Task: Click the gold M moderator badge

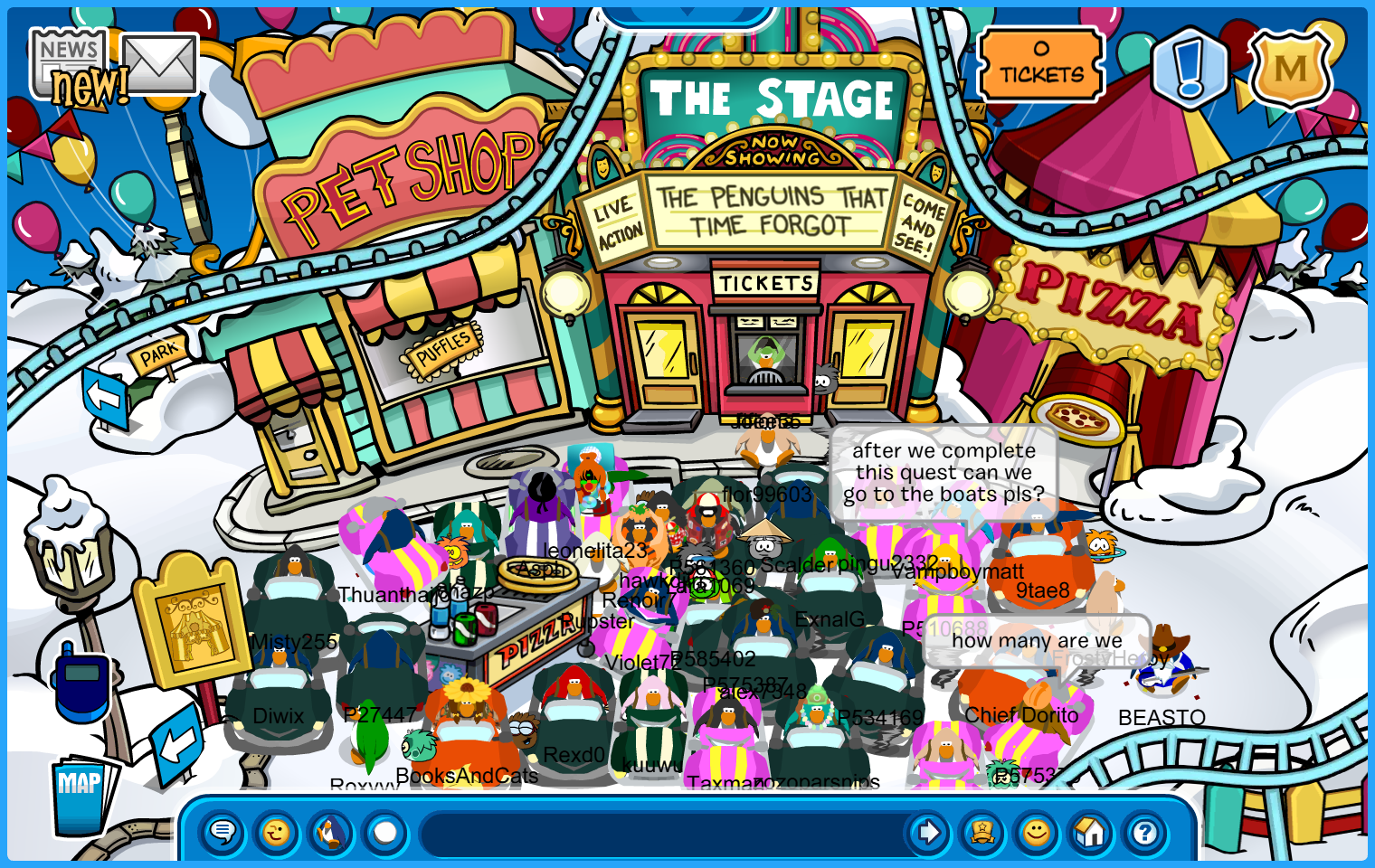Action: click(1290, 68)
